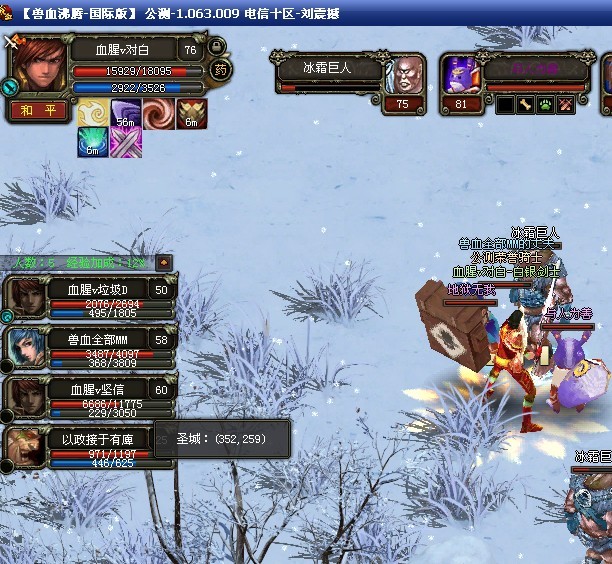This screenshot has width=612, height=564.
Task: Toggle the padlock icon beside player level
Action: click(217, 46)
